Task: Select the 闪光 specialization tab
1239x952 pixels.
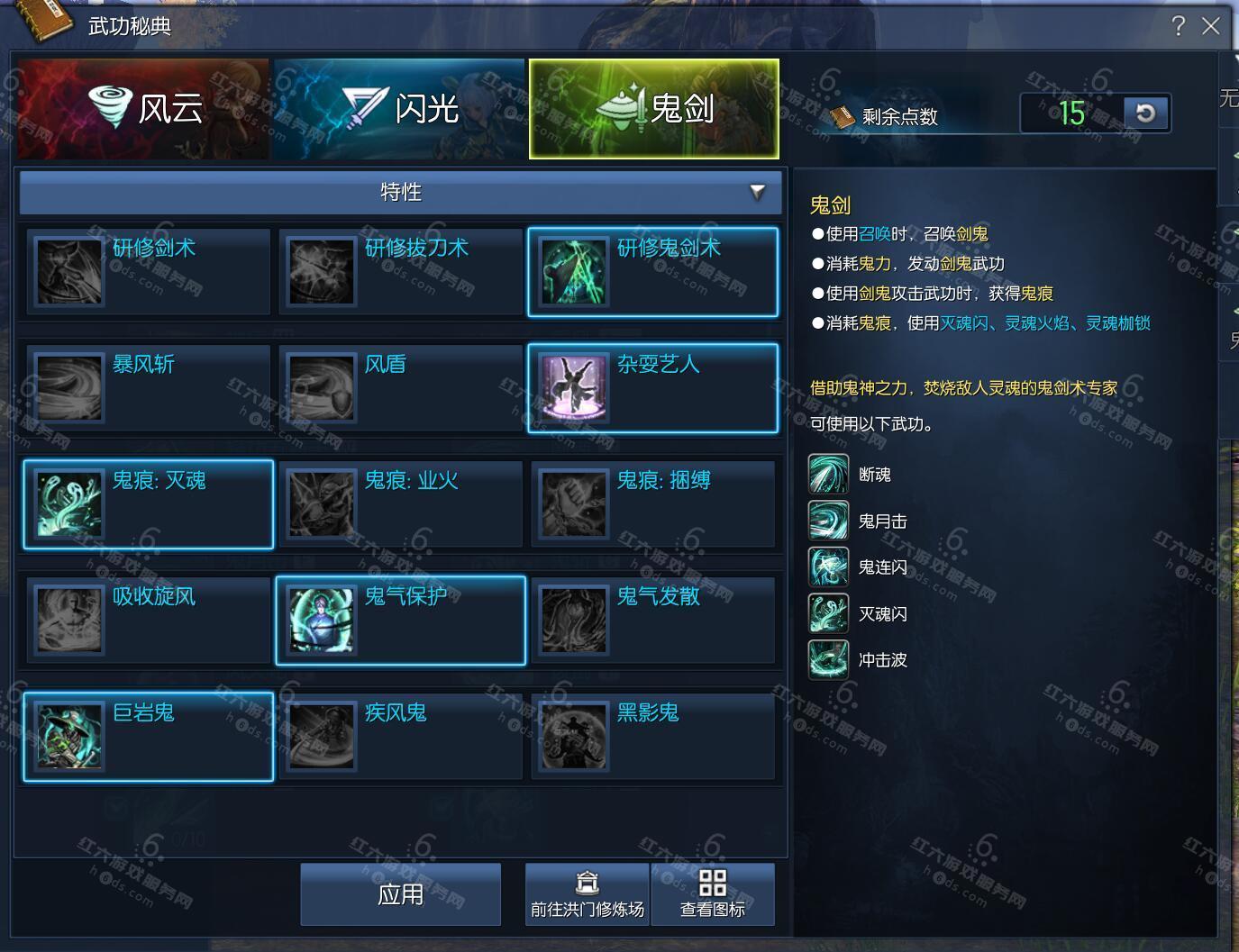Action: click(399, 109)
